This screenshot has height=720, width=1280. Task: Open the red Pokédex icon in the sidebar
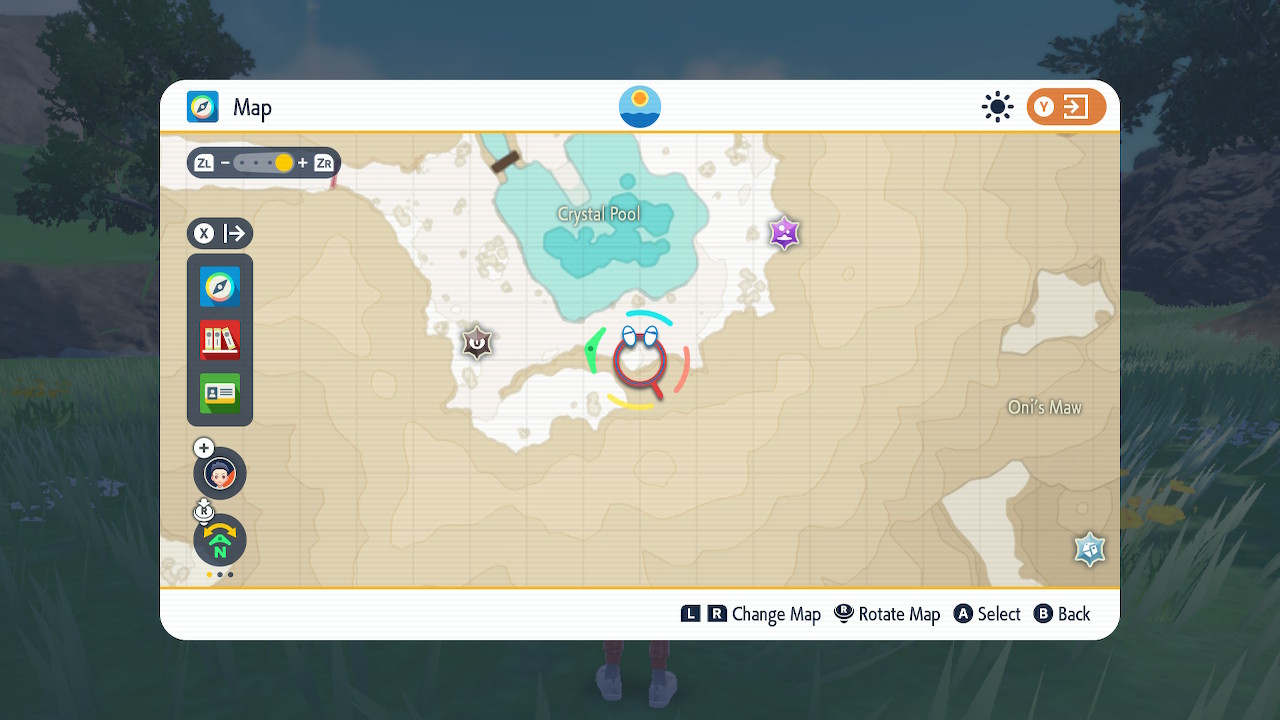point(219,340)
